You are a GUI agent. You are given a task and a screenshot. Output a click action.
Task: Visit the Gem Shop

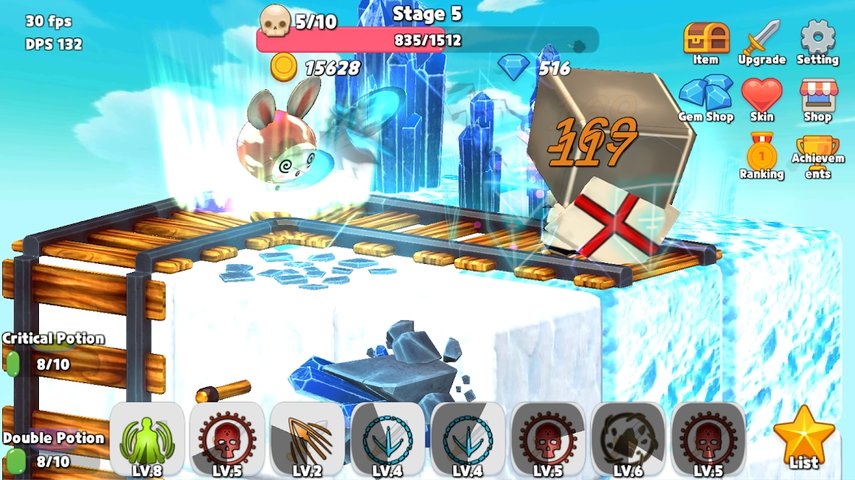click(706, 98)
